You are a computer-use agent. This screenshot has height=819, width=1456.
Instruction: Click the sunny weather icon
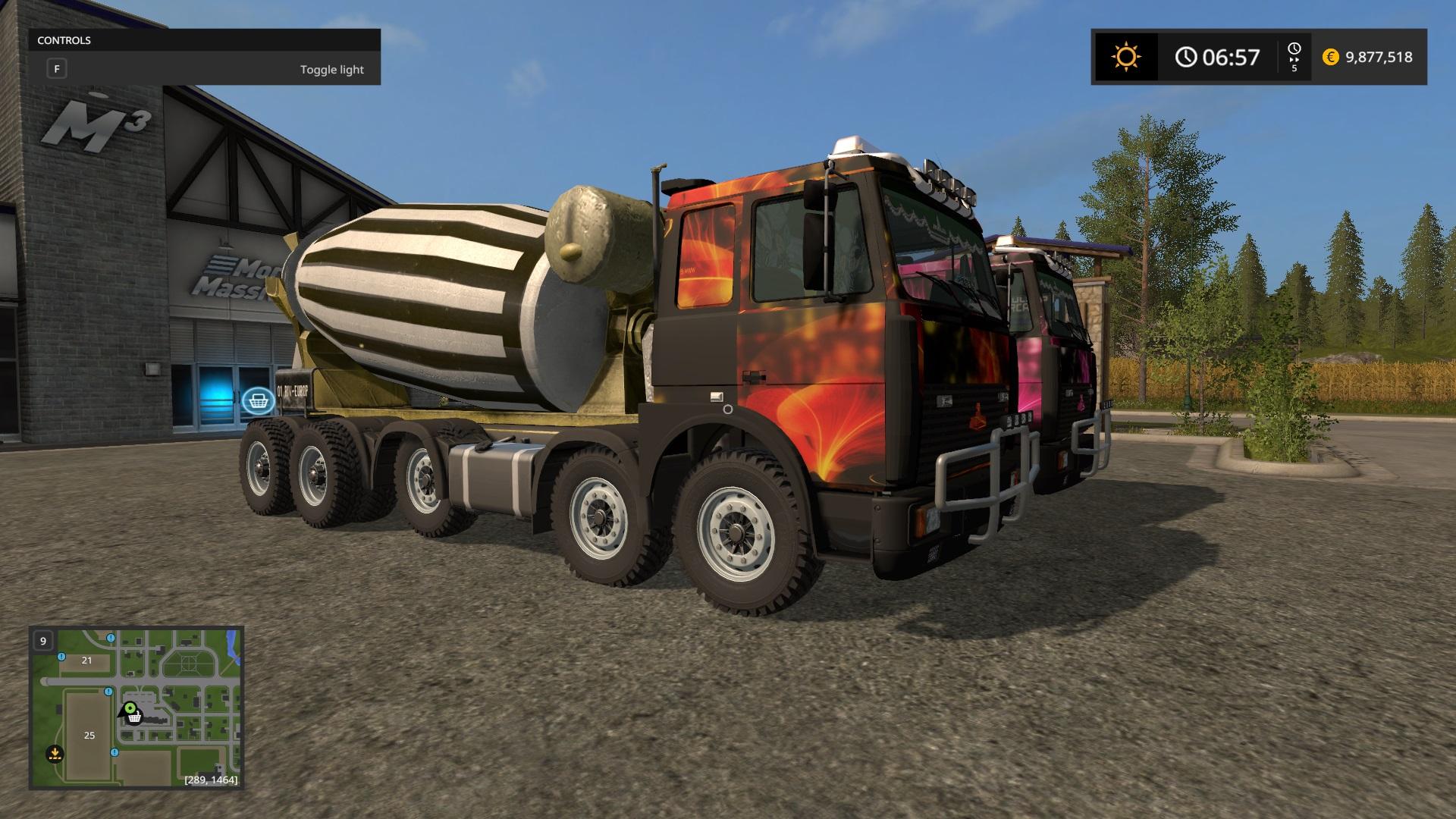point(1125,57)
